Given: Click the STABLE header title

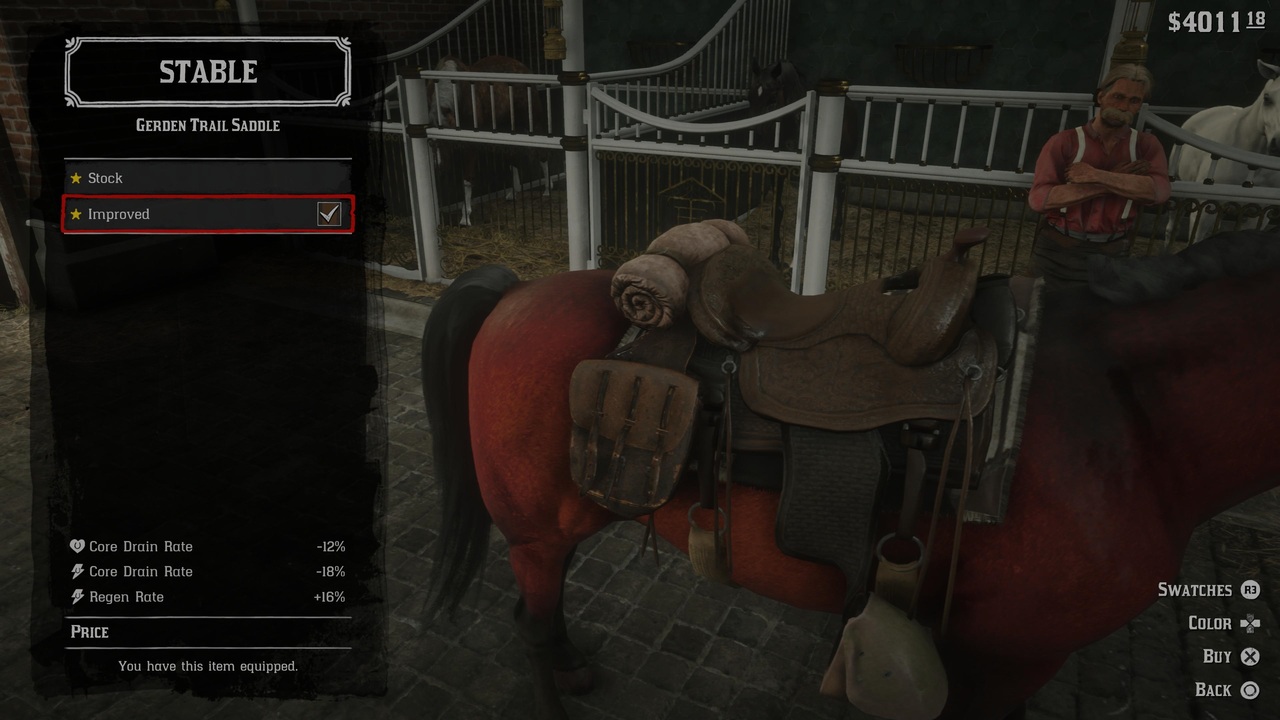Looking at the screenshot, I should pos(207,71).
